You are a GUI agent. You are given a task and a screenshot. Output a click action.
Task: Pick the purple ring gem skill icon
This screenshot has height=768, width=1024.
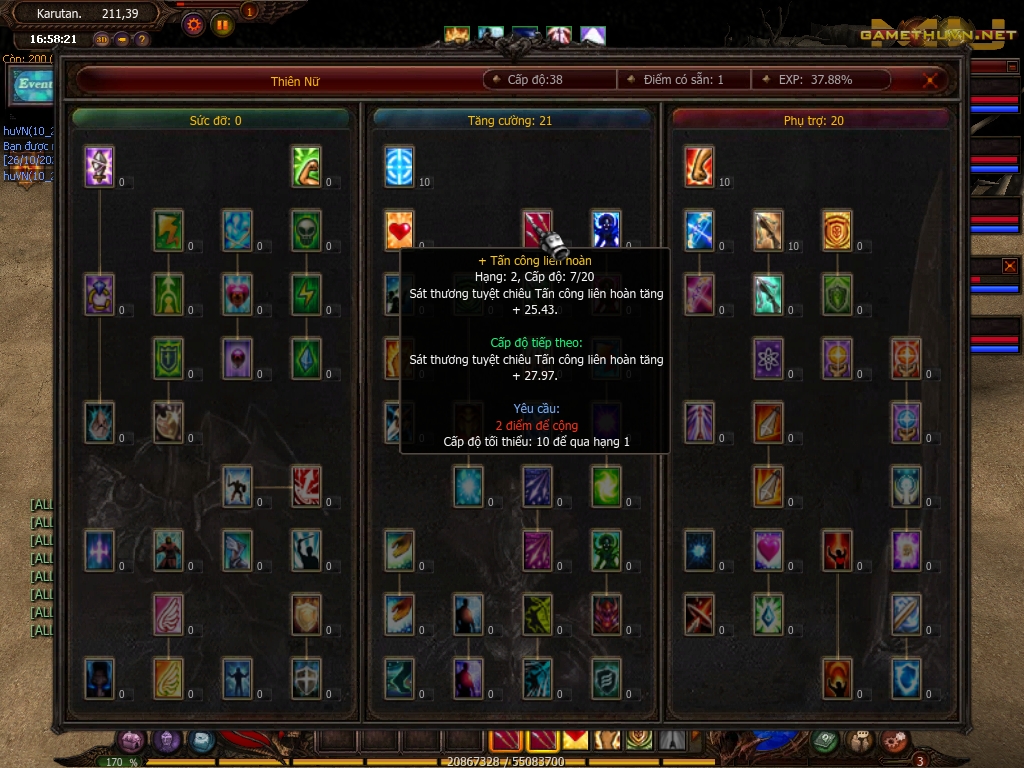pos(99,294)
